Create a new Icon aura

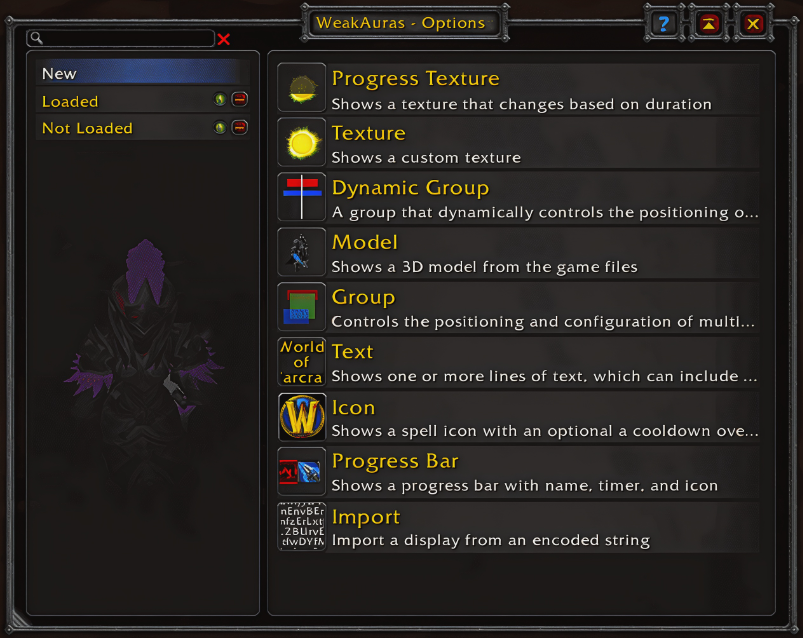518,417
